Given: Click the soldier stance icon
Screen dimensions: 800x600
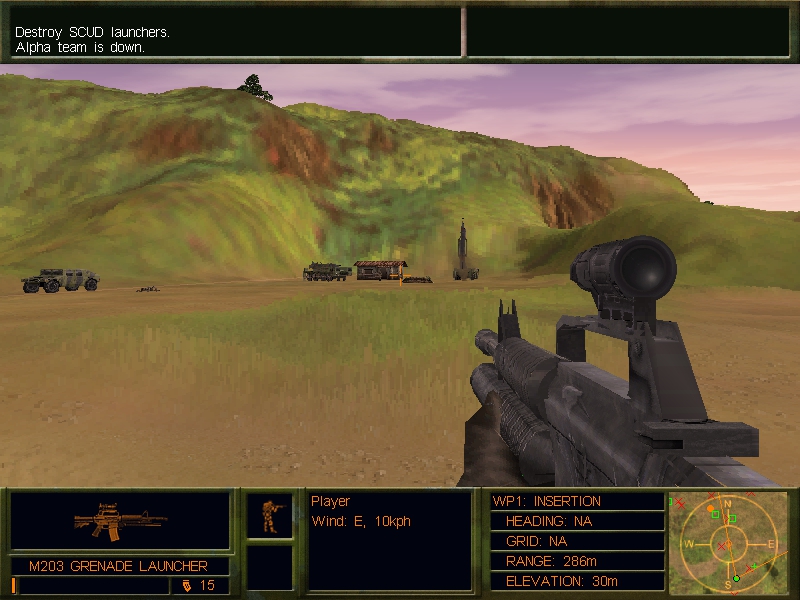Looking at the screenshot, I should (x=270, y=516).
